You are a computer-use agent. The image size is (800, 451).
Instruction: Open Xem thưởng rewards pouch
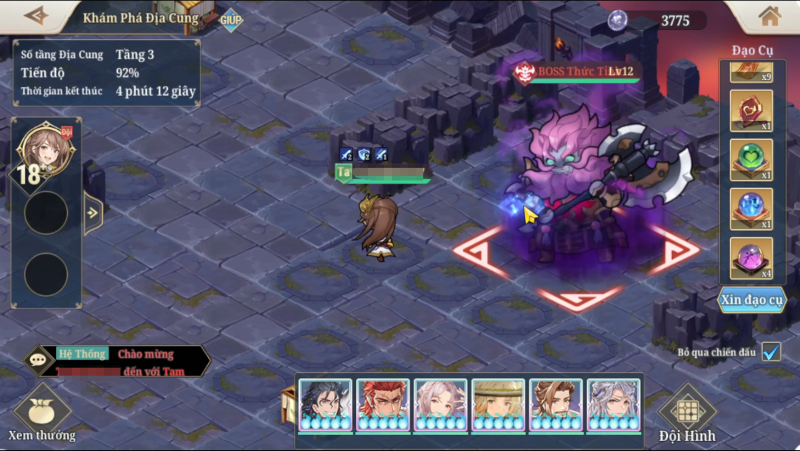(x=42, y=410)
